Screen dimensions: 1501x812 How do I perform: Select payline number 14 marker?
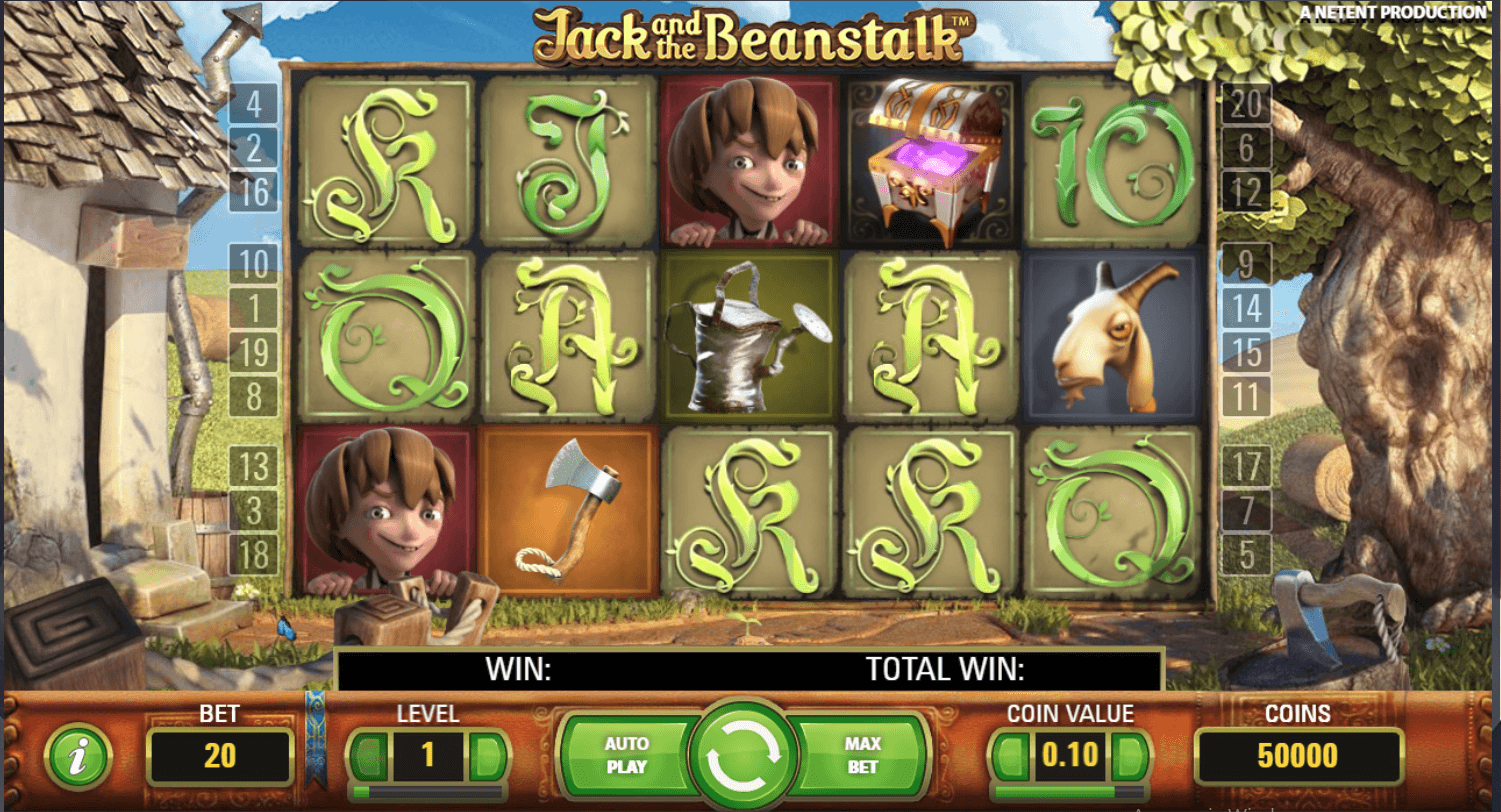pos(1246,308)
